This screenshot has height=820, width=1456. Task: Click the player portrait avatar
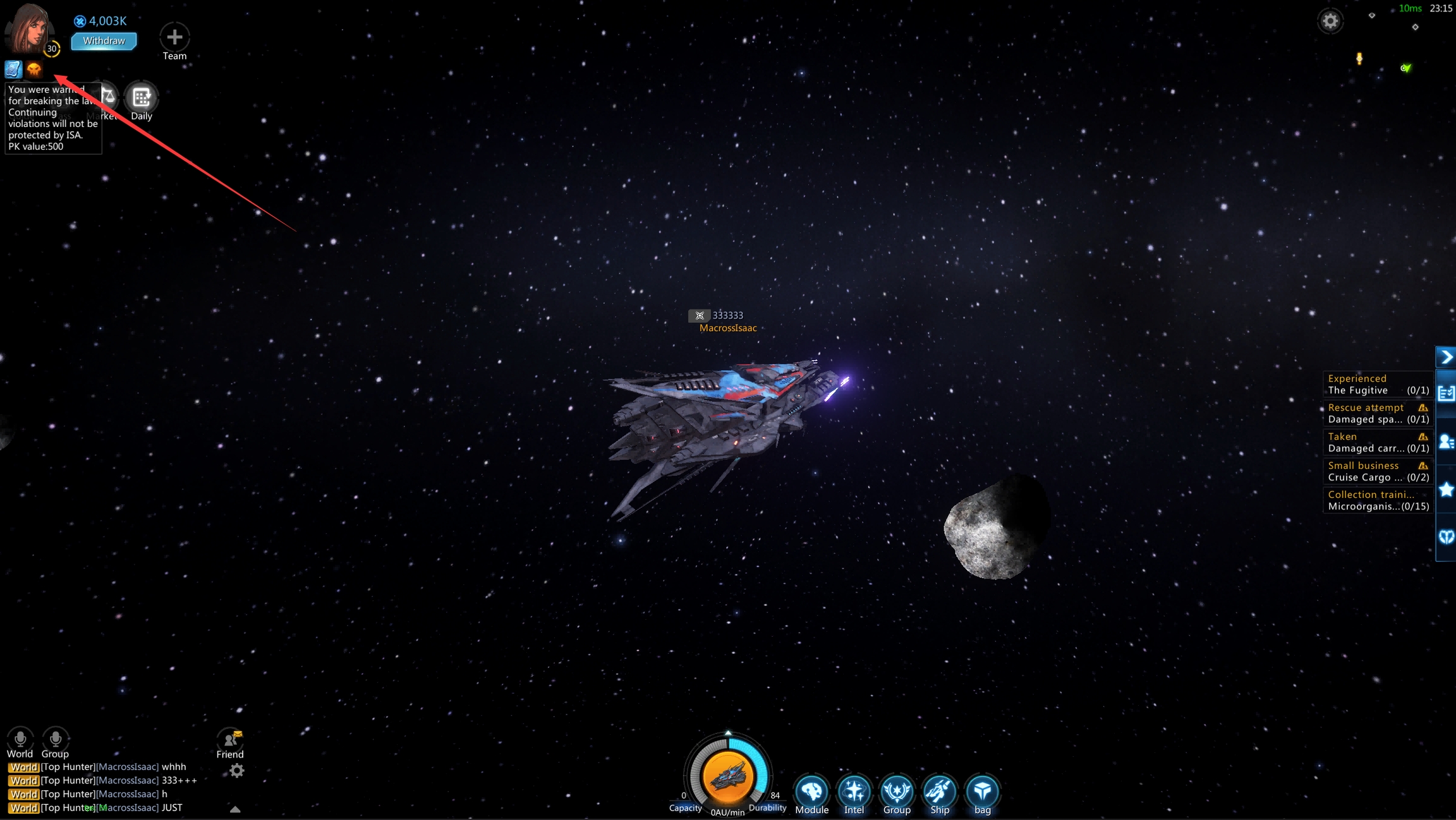coord(28,27)
